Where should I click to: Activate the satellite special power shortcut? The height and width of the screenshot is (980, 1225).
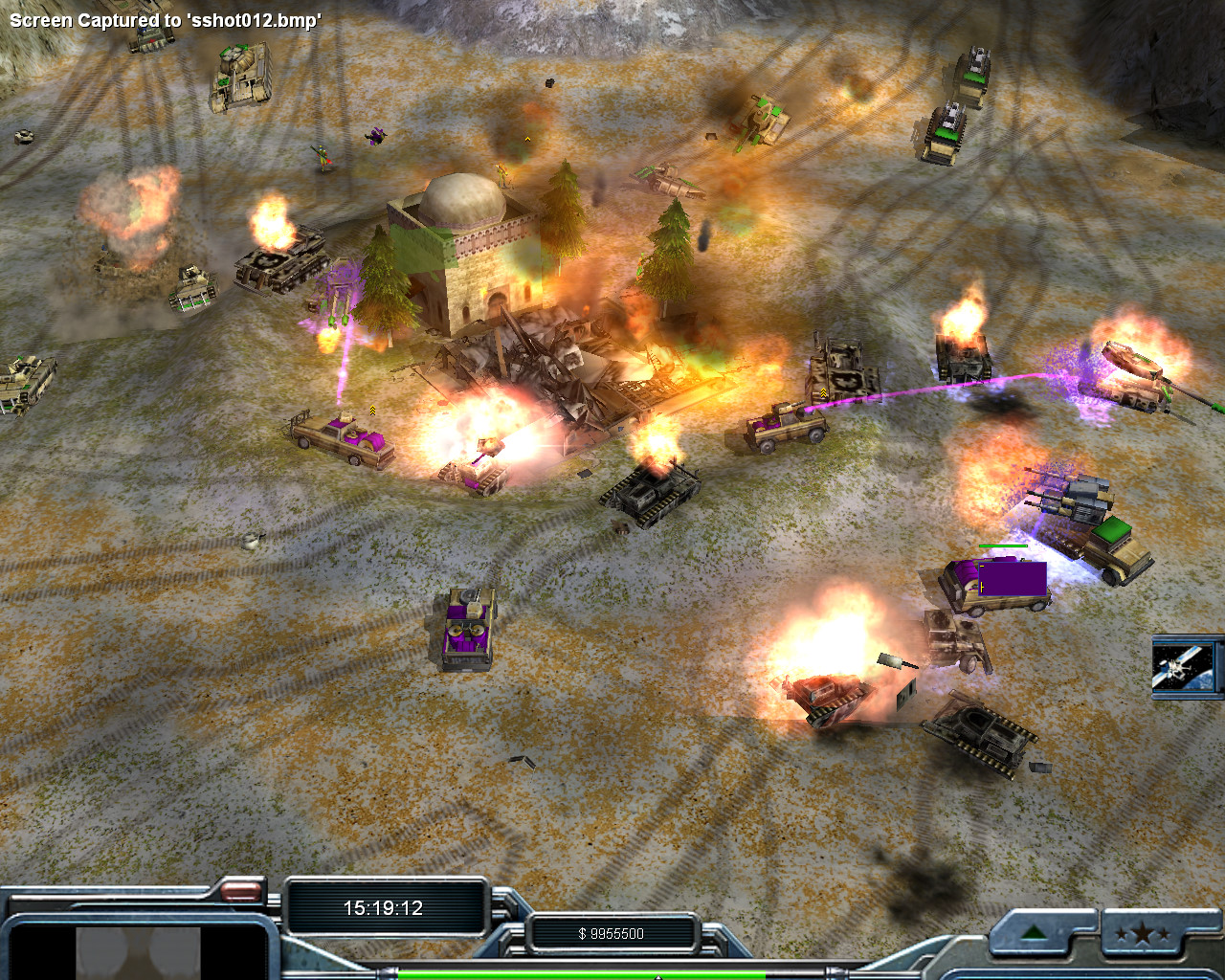click(x=1185, y=666)
